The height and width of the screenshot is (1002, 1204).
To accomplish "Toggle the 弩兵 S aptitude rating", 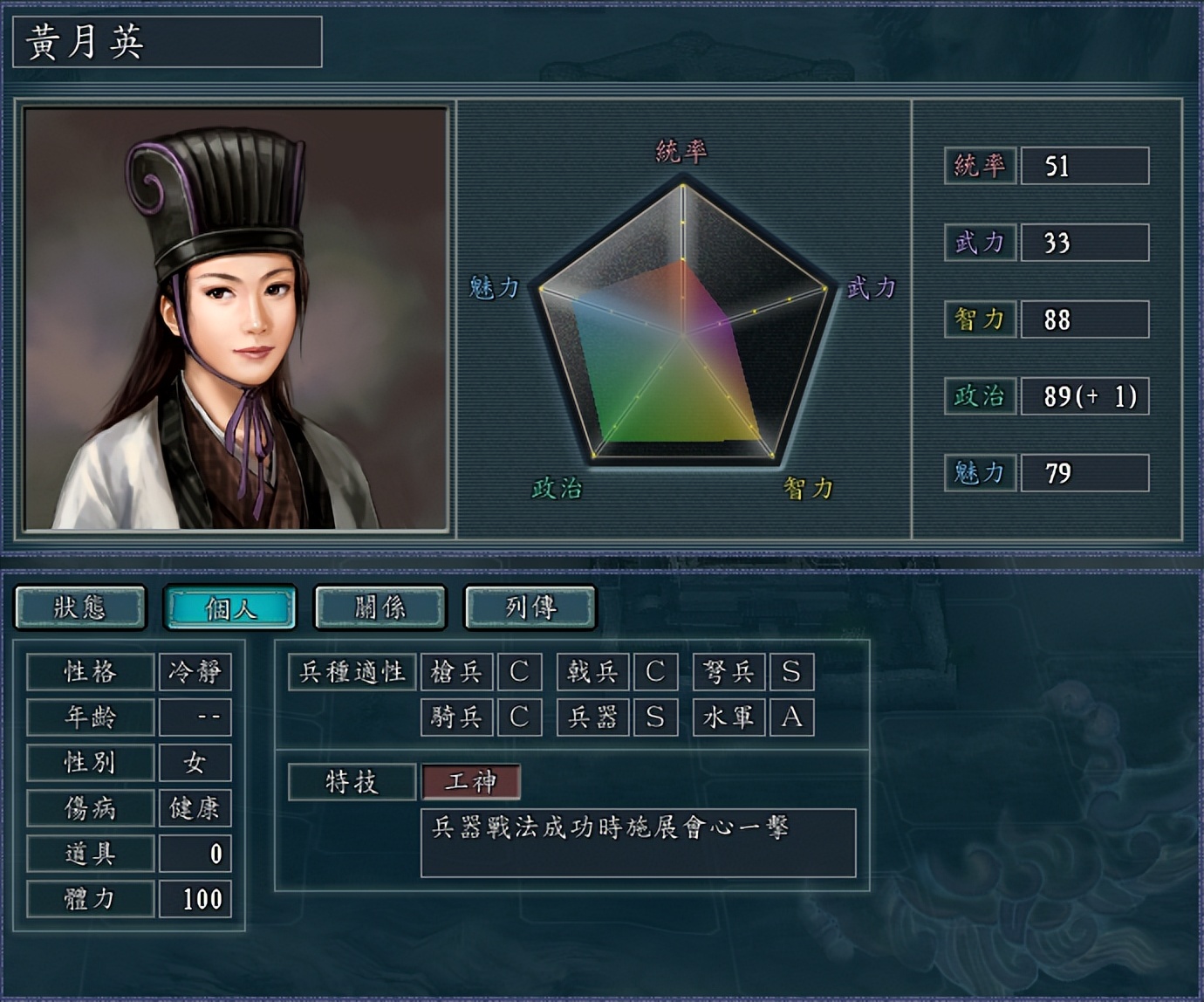I will pyautogui.click(x=792, y=672).
